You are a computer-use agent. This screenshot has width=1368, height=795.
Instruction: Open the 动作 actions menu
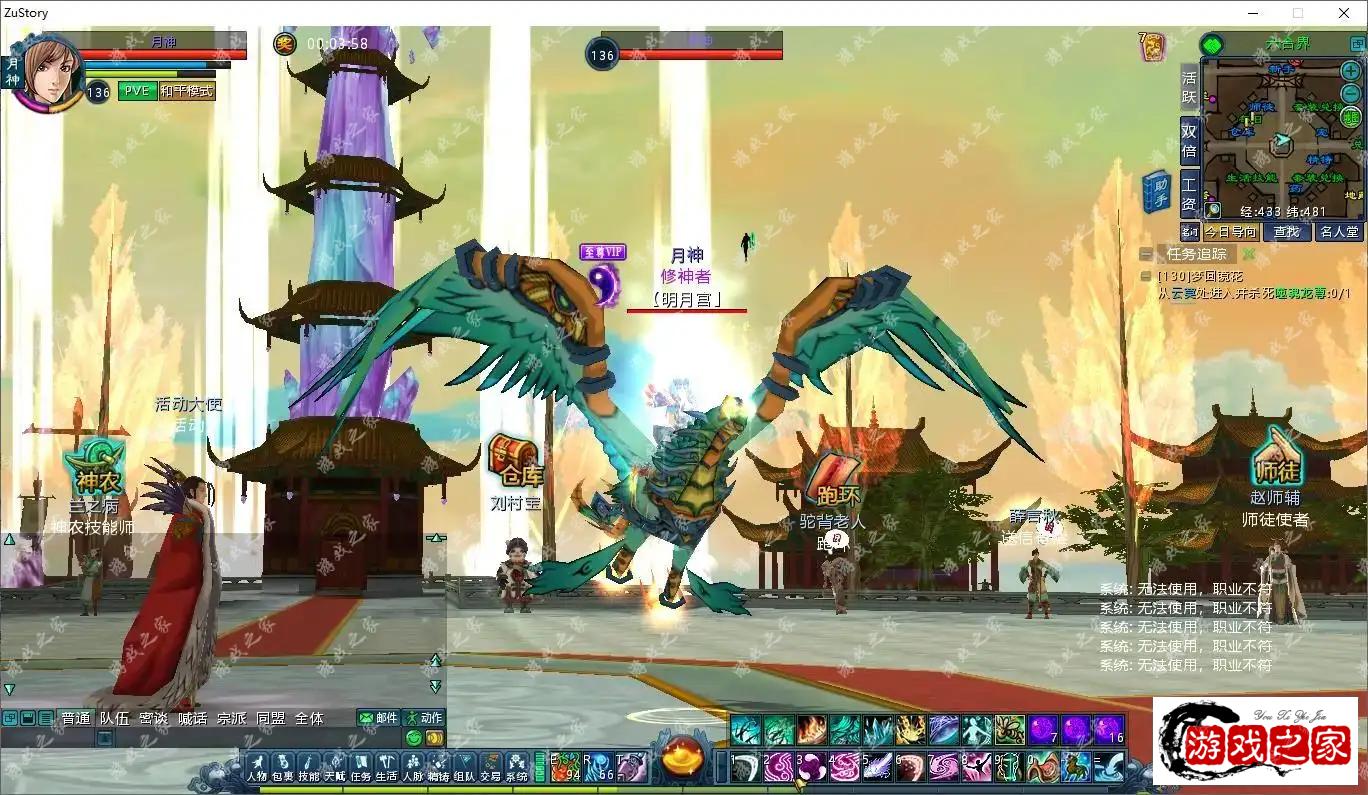pos(423,718)
